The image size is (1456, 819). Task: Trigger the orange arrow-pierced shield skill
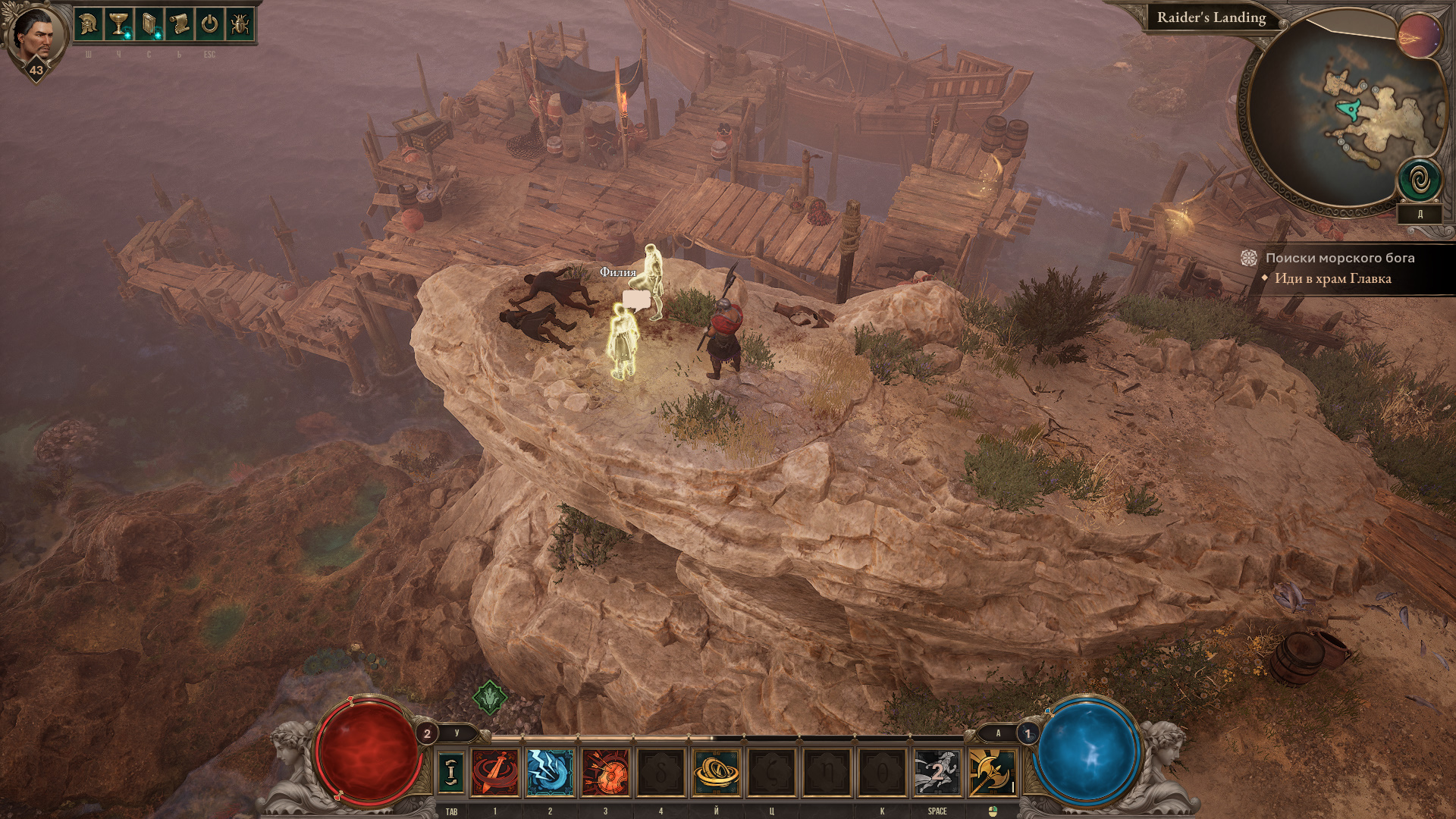(x=605, y=771)
